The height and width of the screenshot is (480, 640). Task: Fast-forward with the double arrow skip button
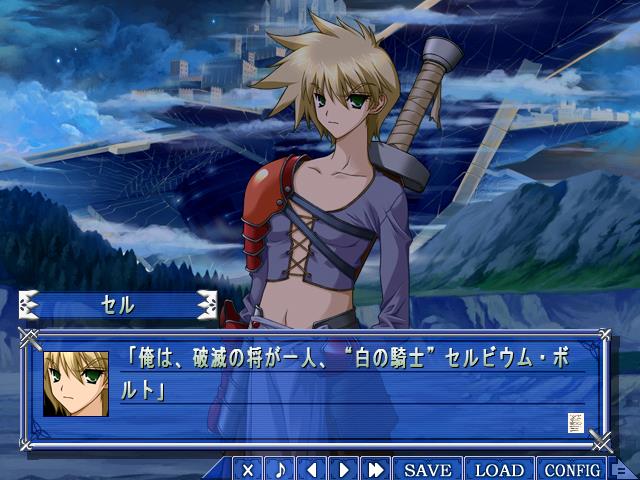click(376, 469)
